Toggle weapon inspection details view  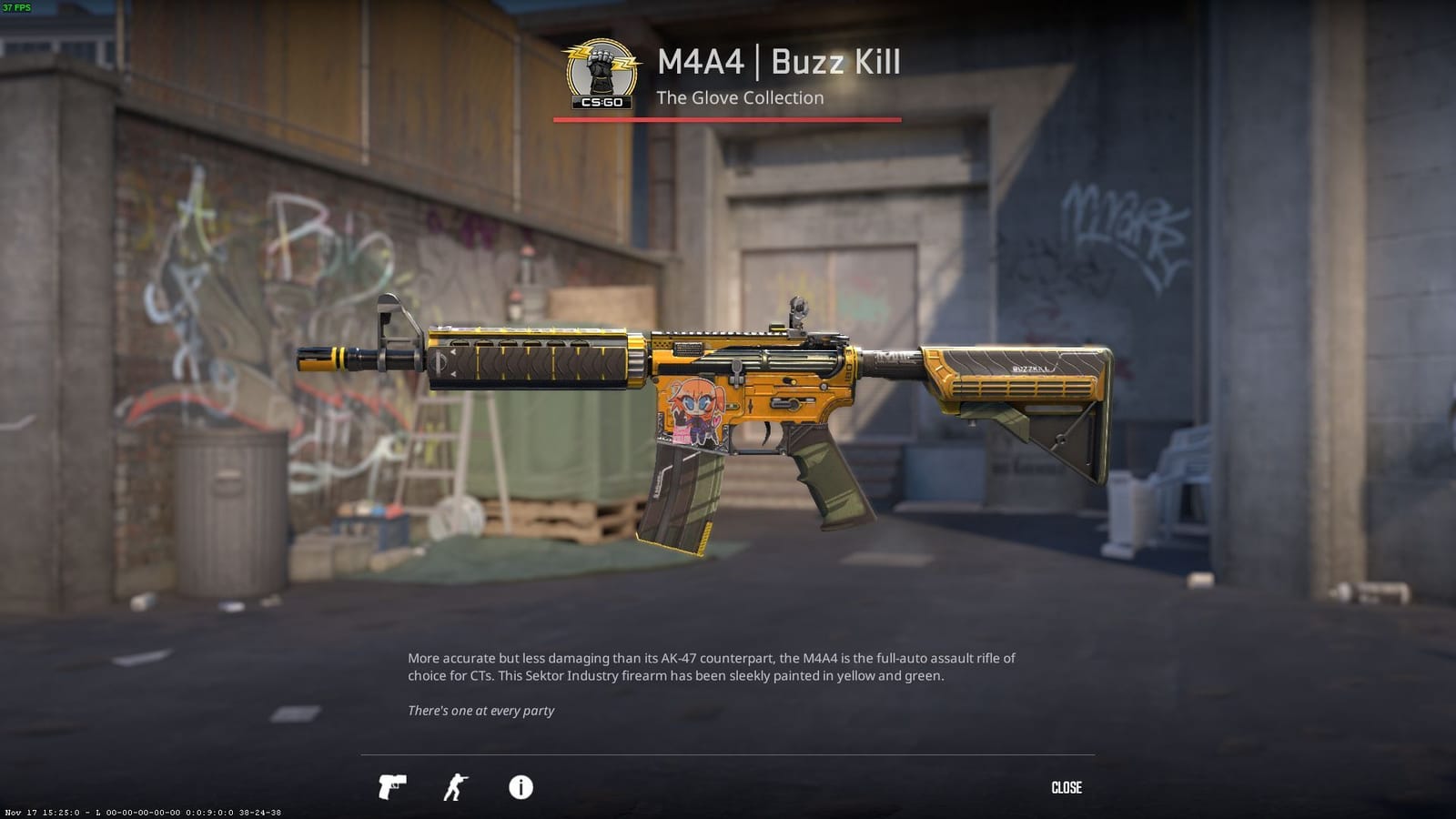tap(521, 788)
